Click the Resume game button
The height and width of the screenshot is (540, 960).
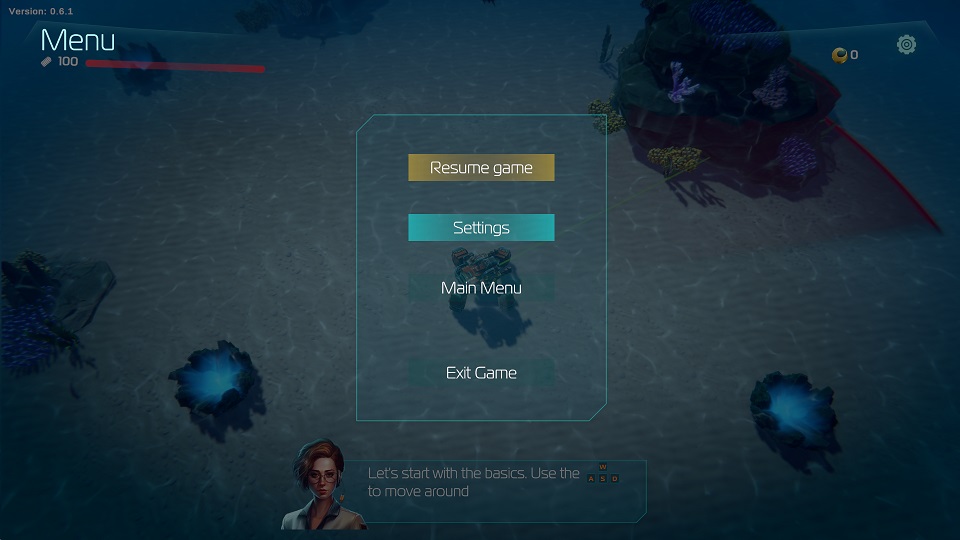point(481,168)
